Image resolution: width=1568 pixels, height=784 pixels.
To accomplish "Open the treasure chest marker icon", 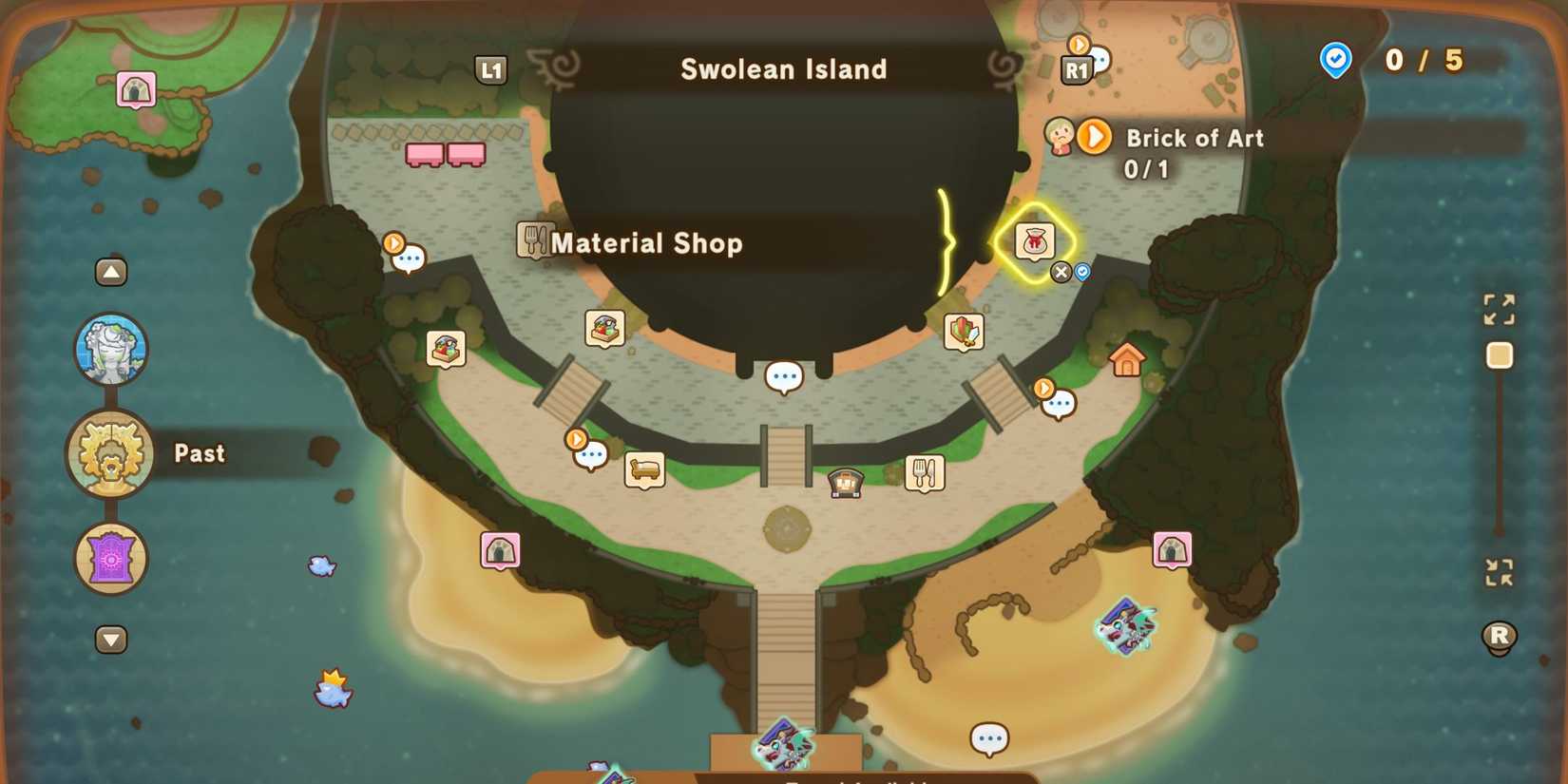I will pos(844,483).
